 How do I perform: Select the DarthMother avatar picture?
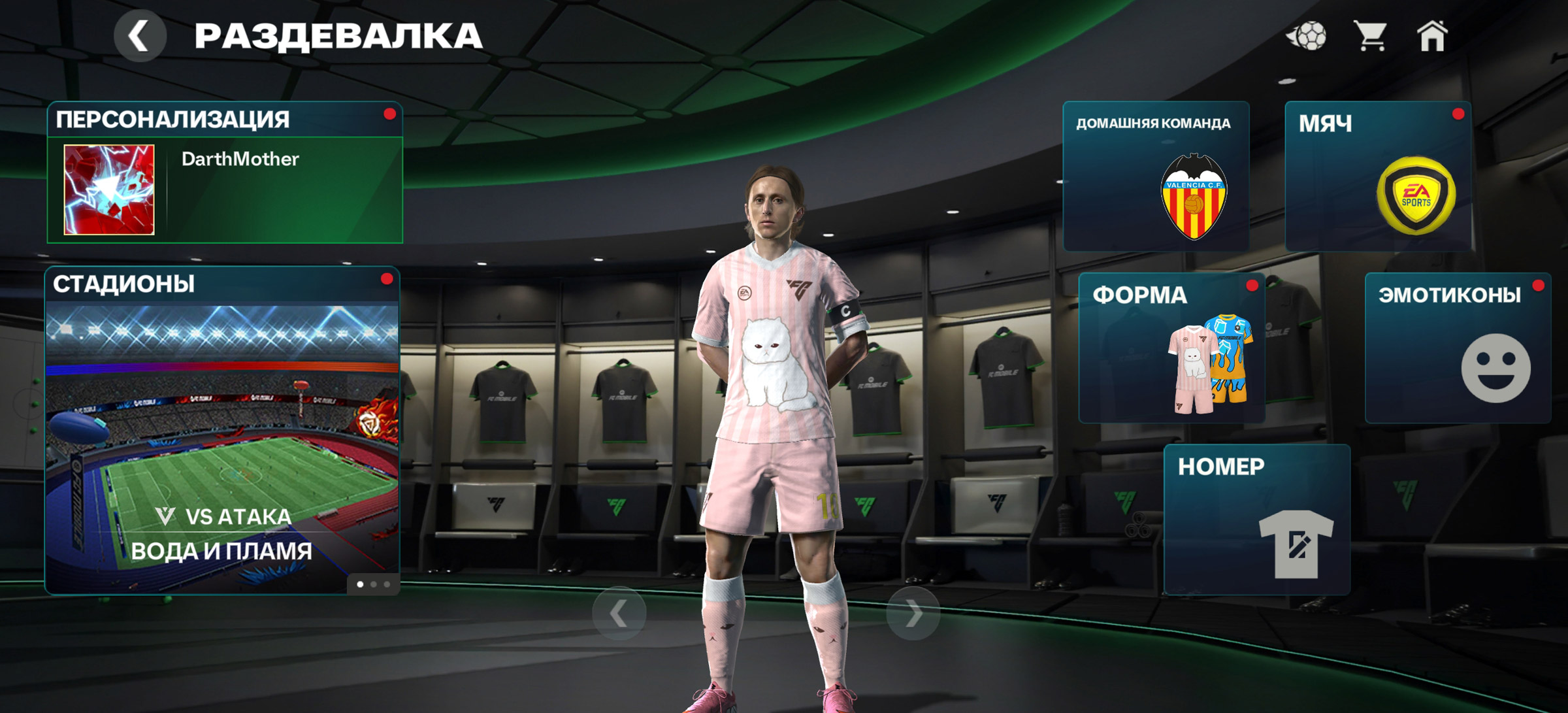[109, 190]
